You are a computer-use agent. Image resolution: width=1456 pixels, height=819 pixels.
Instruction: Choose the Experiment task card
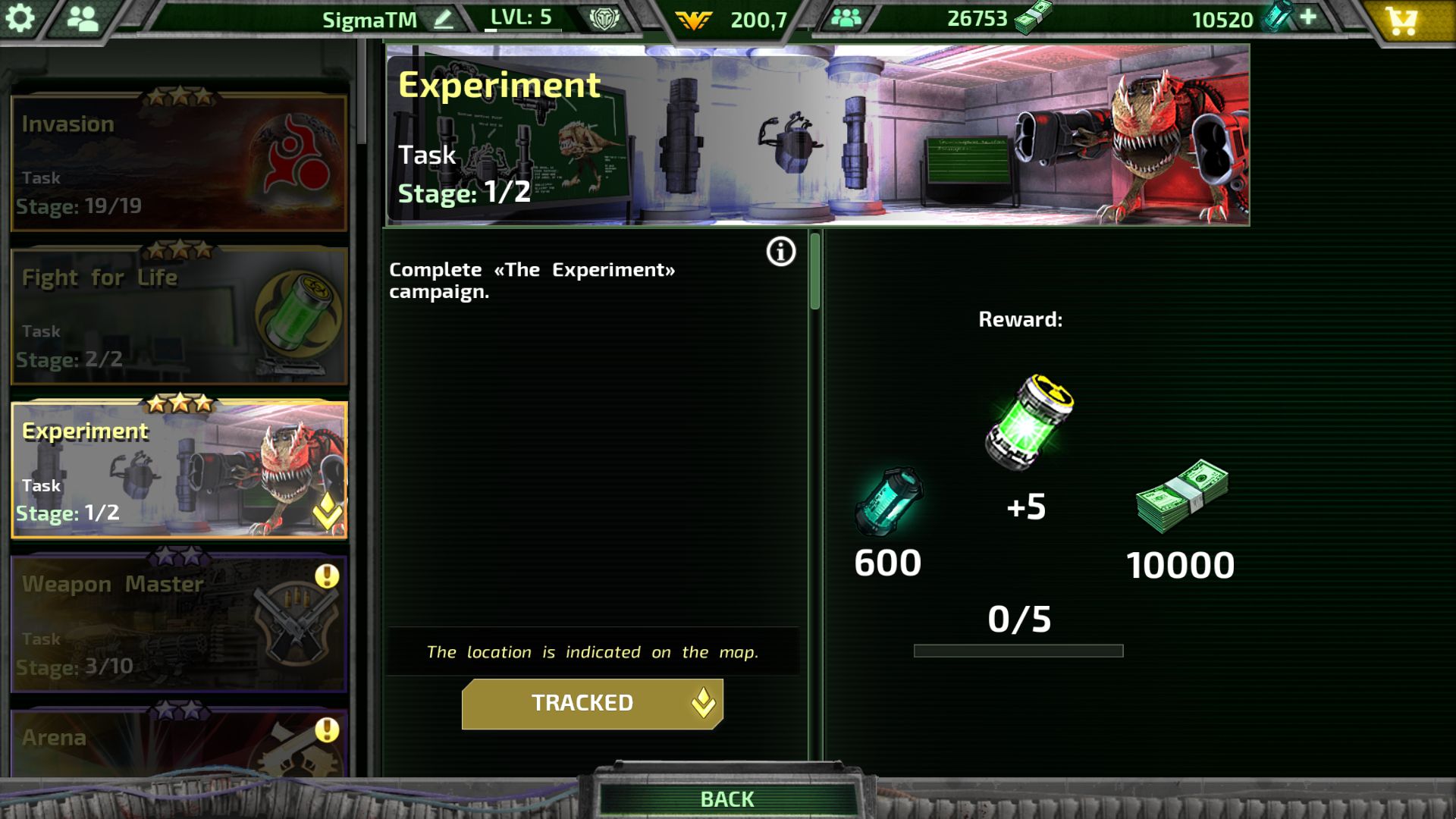[179, 470]
